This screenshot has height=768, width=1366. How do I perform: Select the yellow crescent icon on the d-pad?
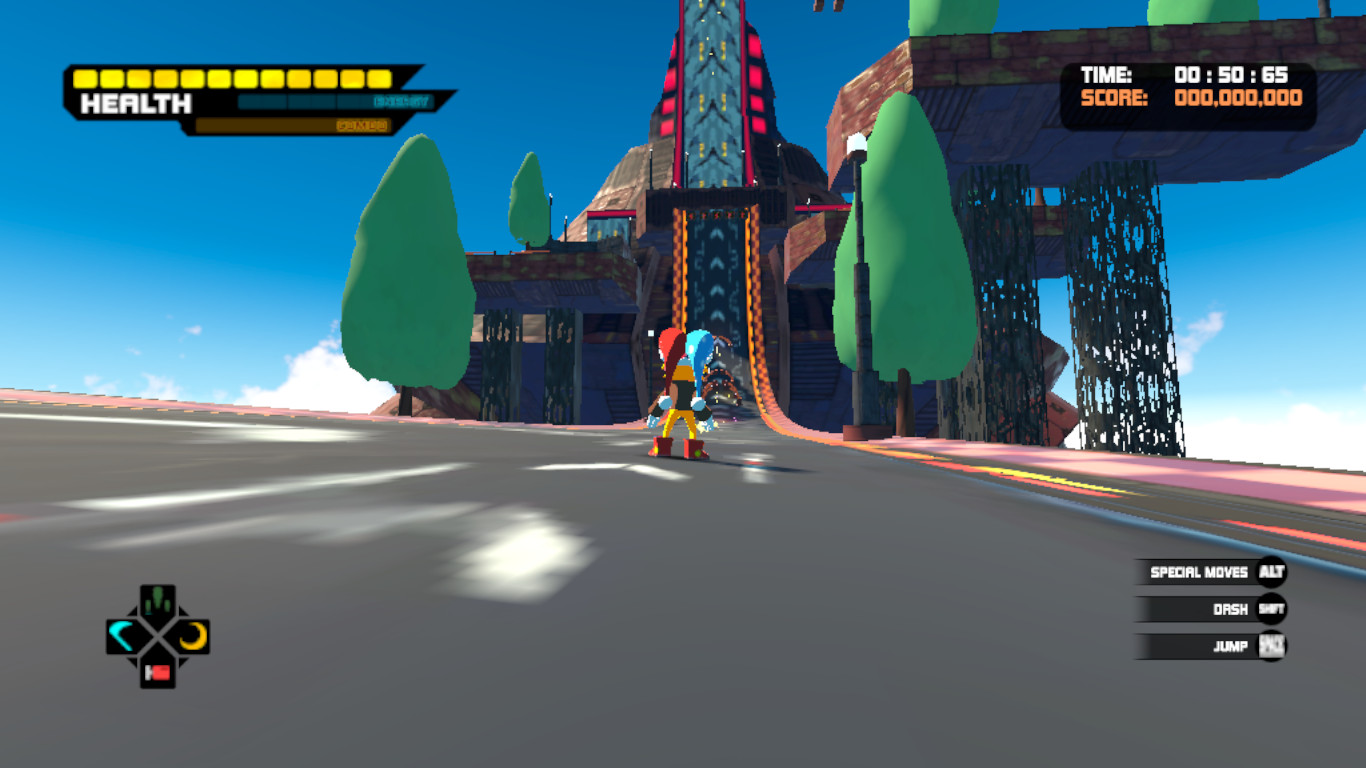(x=193, y=637)
